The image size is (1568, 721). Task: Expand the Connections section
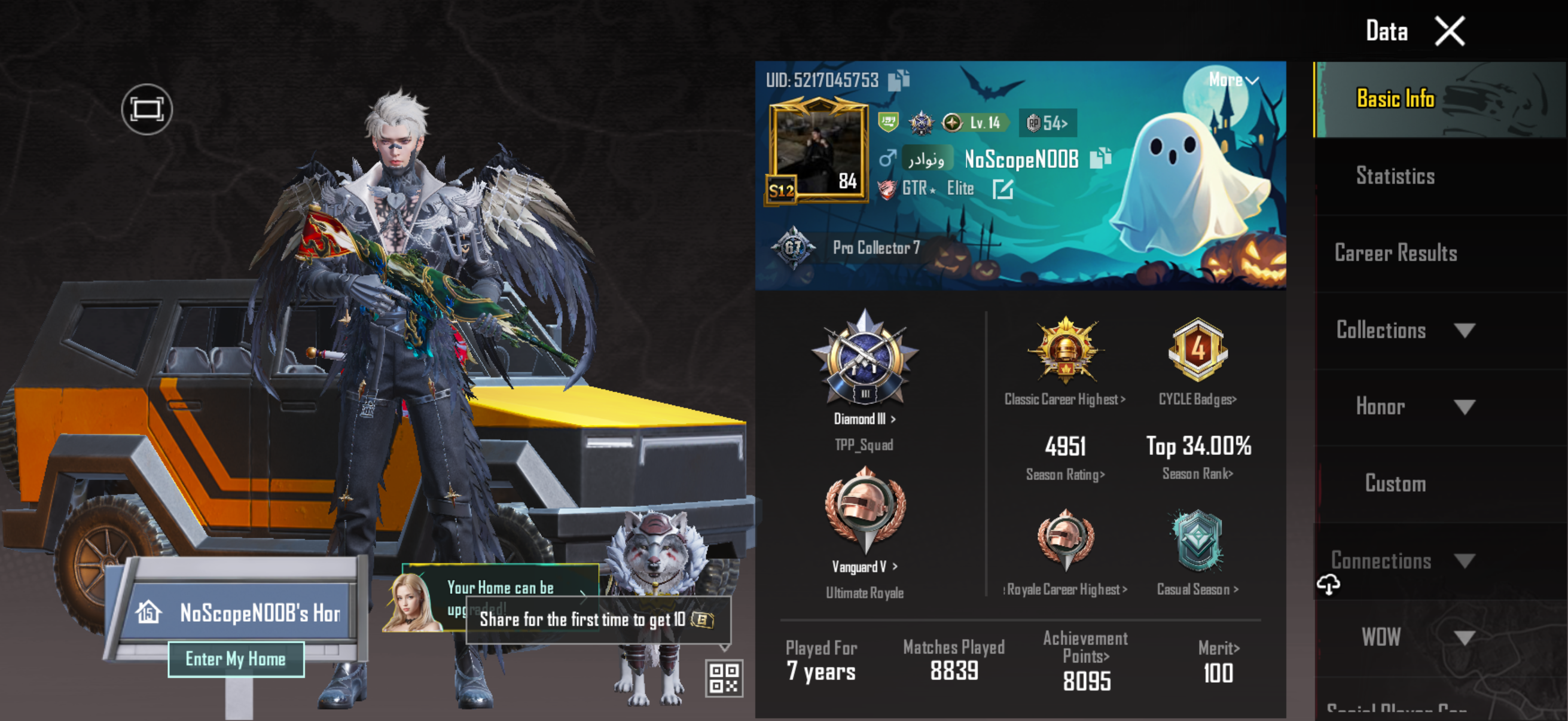pyautogui.click(x=1464, y=560)
